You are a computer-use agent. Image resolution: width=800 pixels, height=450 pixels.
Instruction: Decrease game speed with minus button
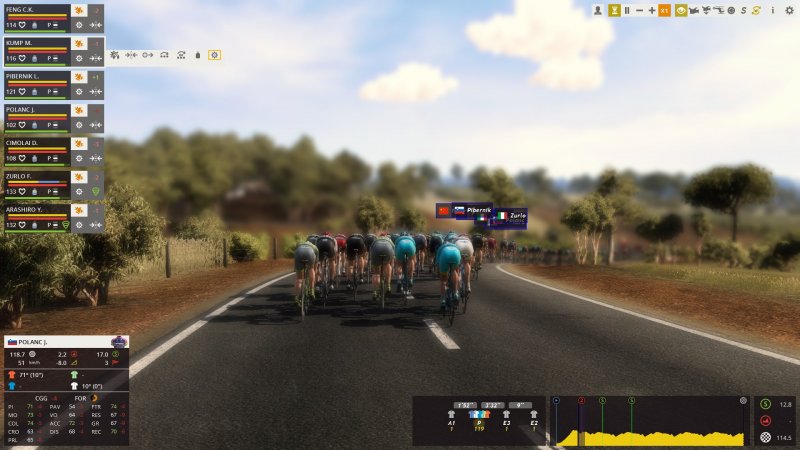point(640,10)
